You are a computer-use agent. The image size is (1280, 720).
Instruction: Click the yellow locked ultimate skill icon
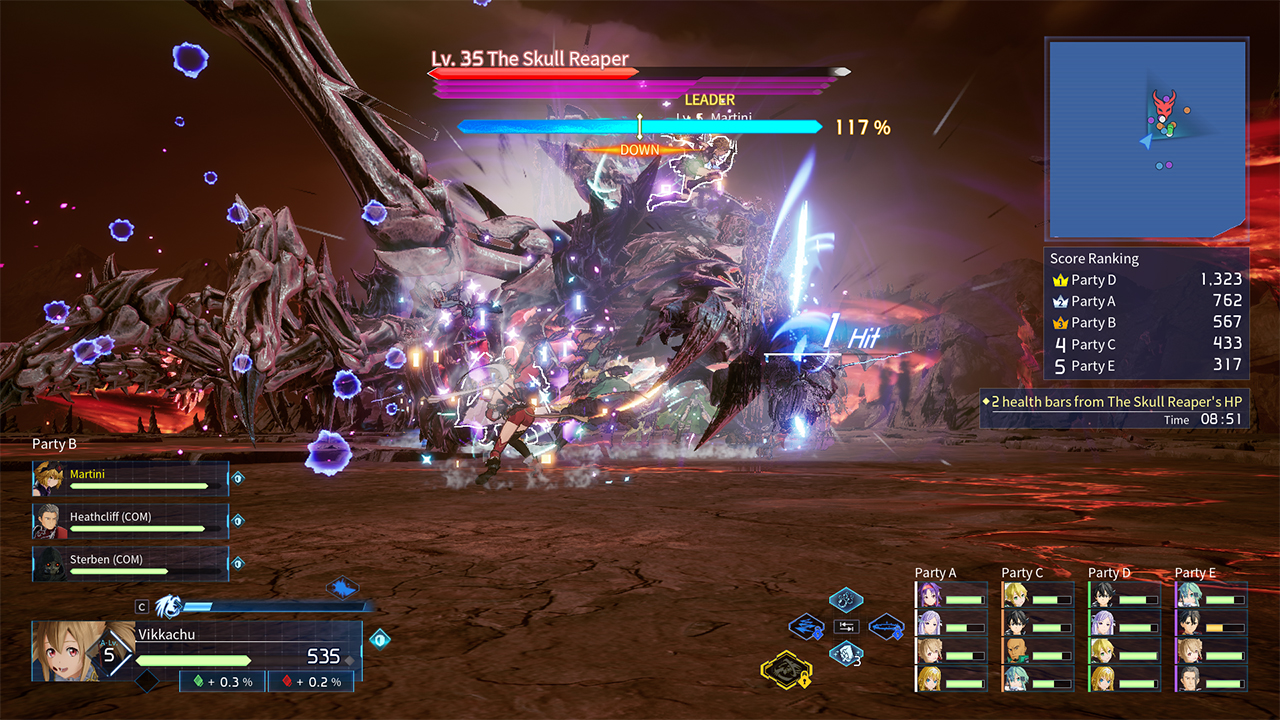pos(785,670)
